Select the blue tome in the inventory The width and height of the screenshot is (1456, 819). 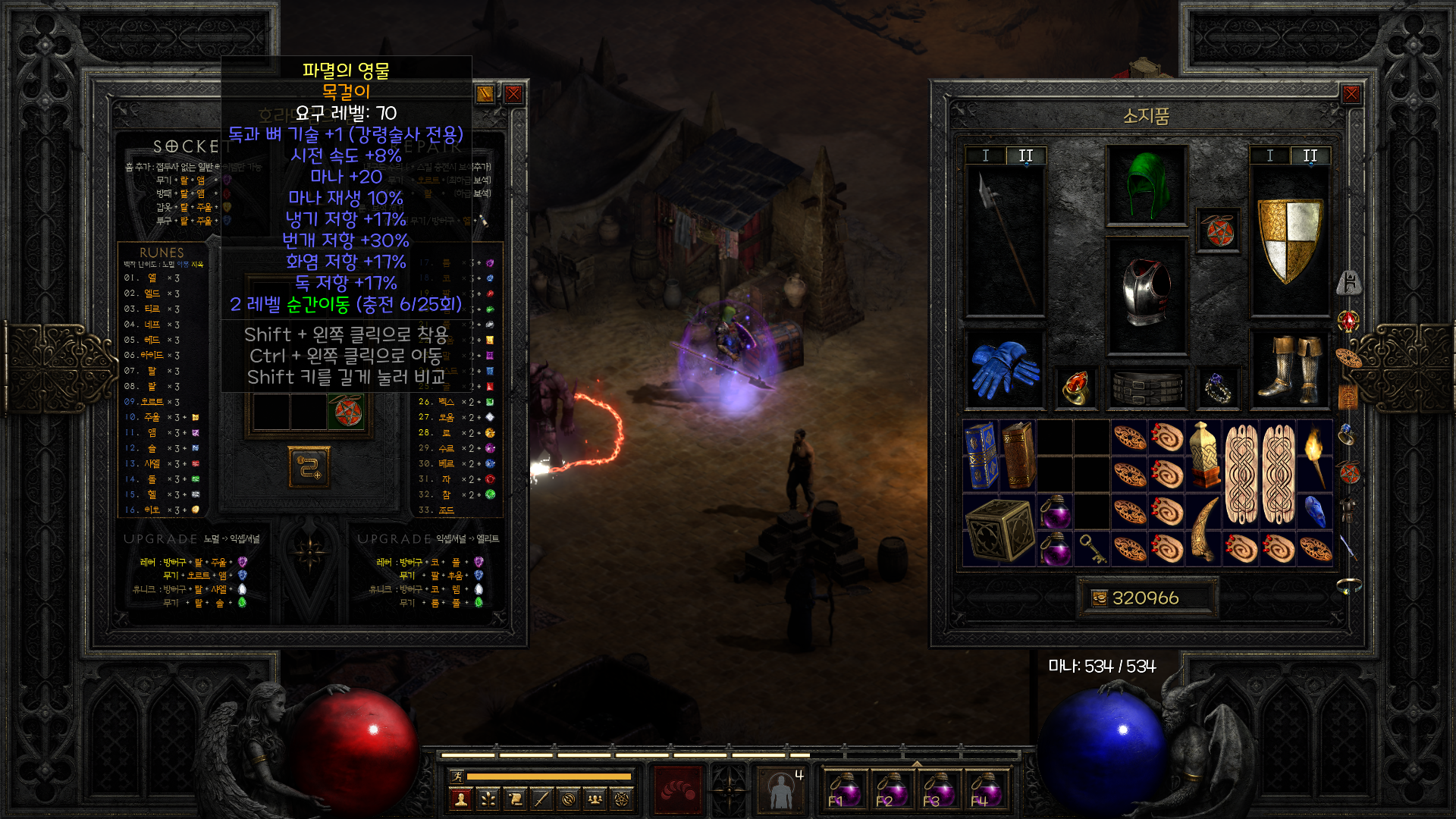click(x=980, y=455)
